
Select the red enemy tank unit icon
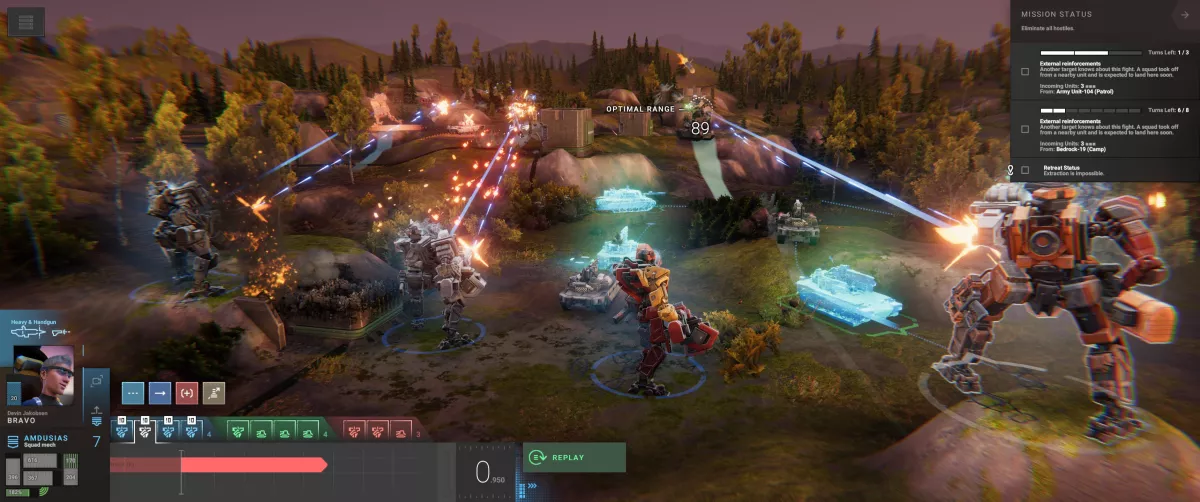[400, 431]
